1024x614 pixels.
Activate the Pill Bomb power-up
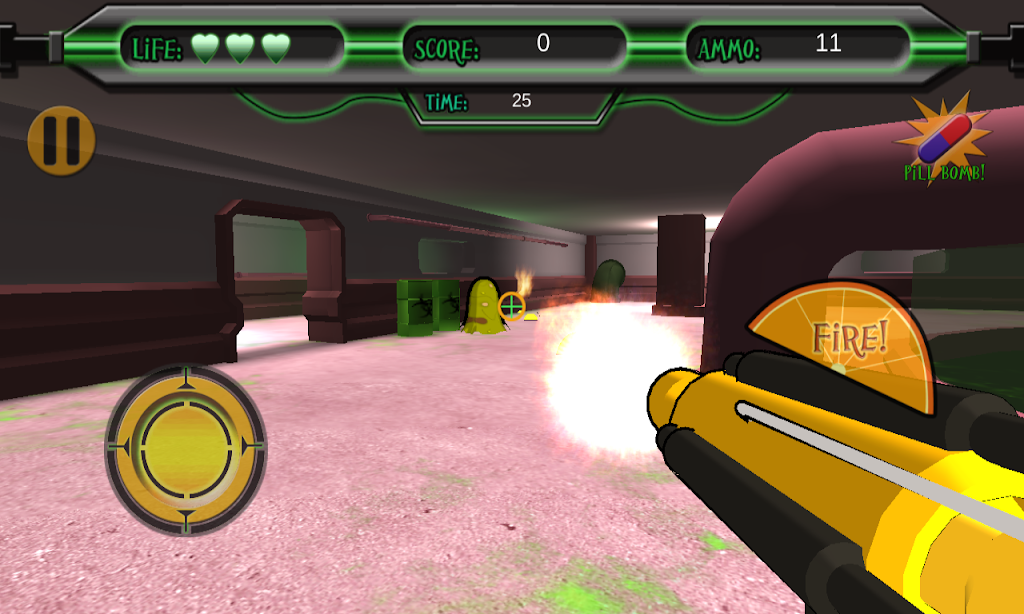pos(943,142)
